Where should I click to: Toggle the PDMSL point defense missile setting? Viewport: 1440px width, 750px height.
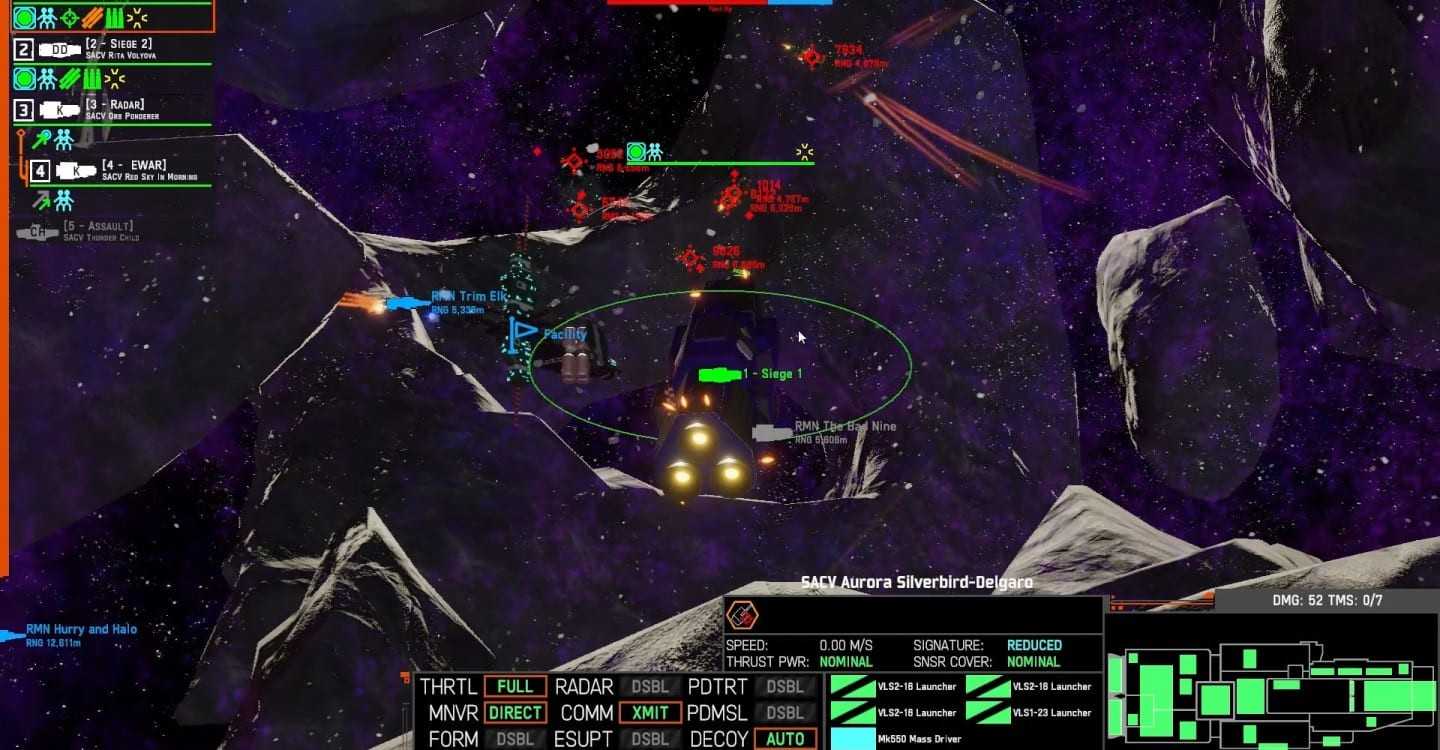(x=785, y=713)
